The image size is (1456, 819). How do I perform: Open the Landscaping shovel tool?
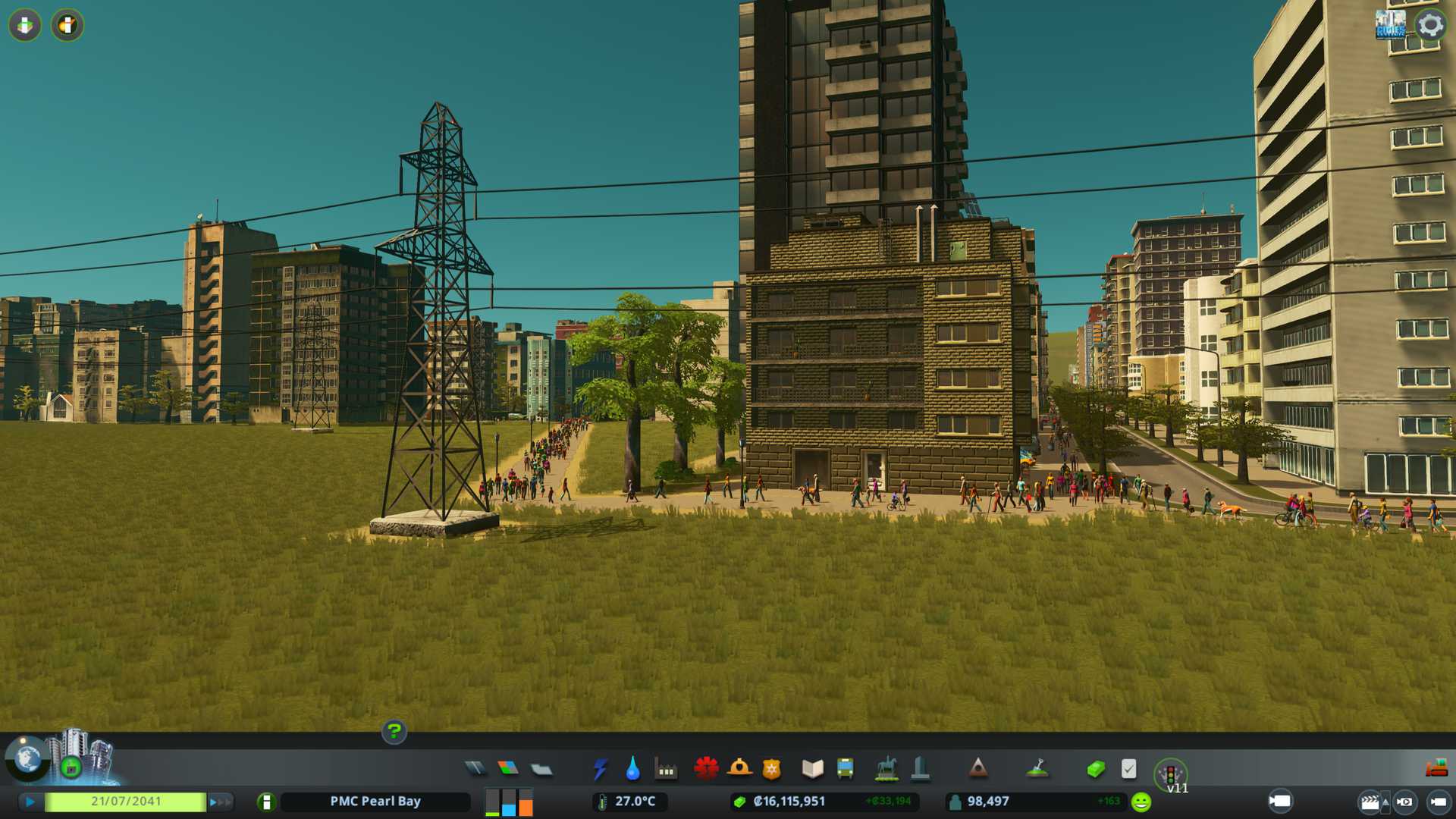1037,769
